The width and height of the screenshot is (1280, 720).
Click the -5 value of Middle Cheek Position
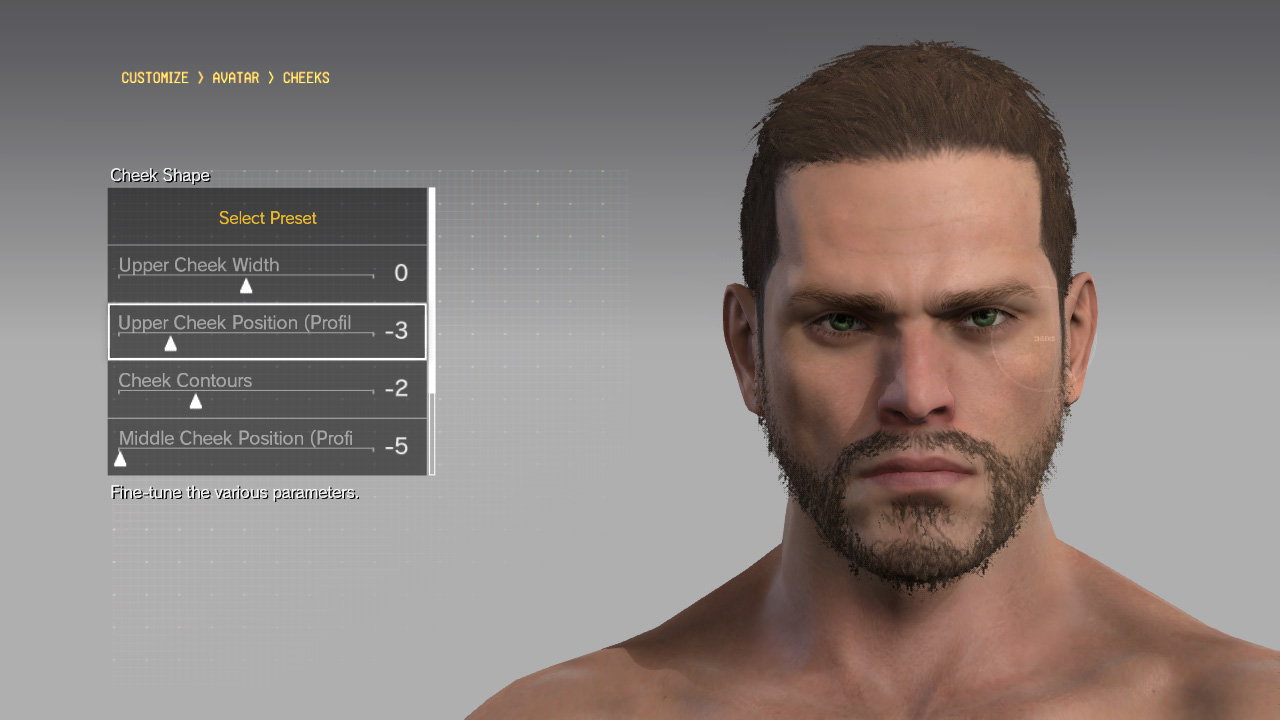(397, 446)
